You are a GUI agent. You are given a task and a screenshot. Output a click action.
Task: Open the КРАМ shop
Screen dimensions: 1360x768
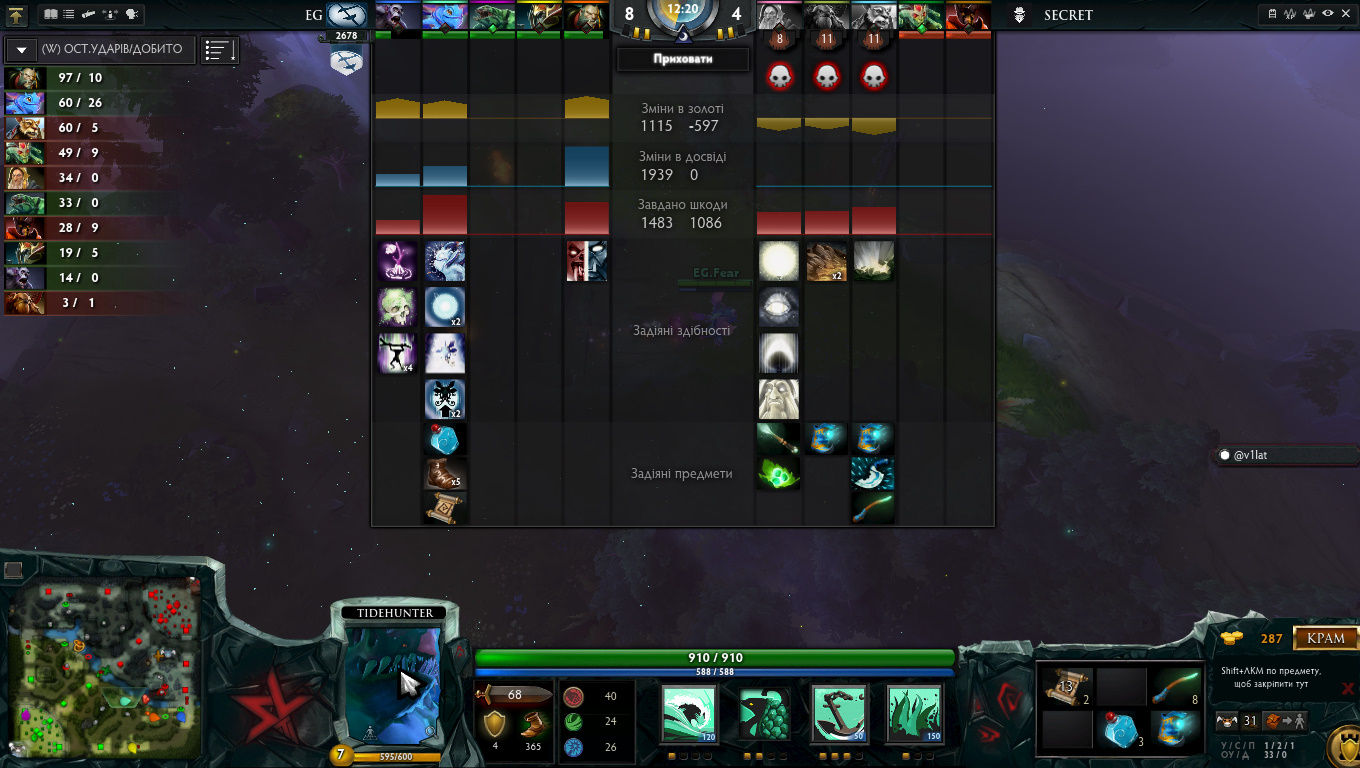pyautogui.click(x=1326, y=638)
